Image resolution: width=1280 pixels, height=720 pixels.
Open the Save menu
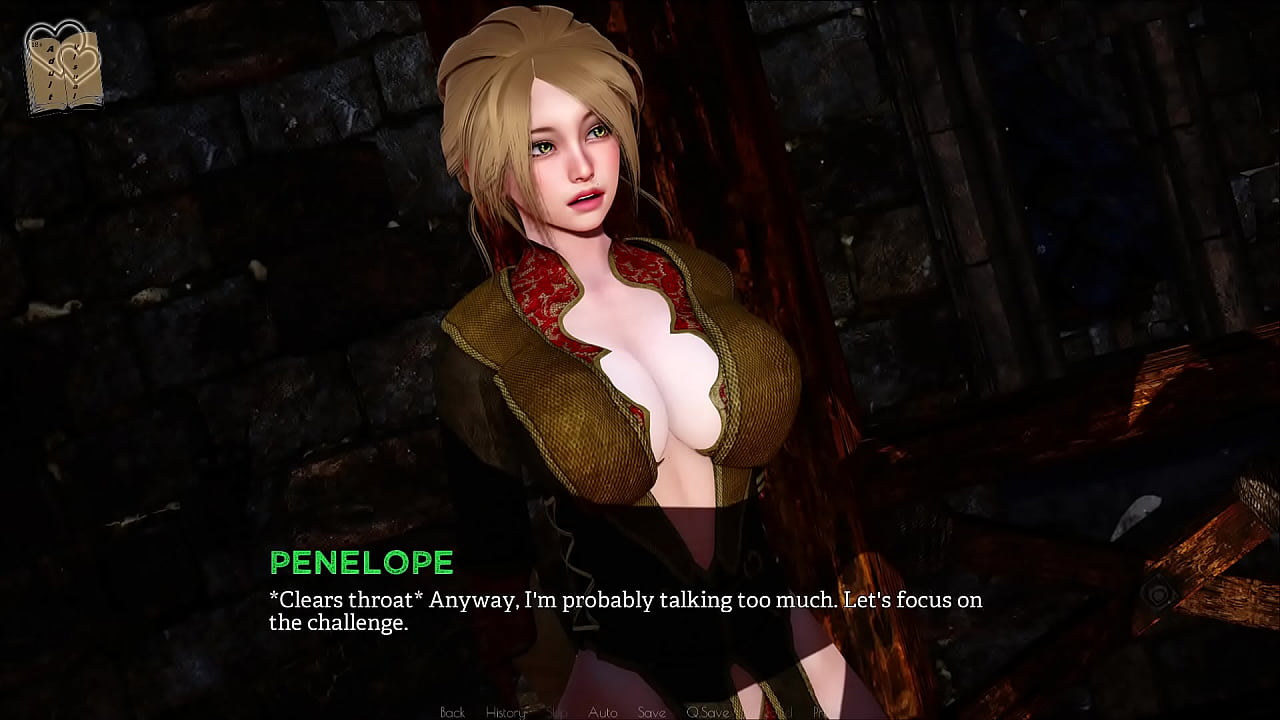click(x=651, y=712)
